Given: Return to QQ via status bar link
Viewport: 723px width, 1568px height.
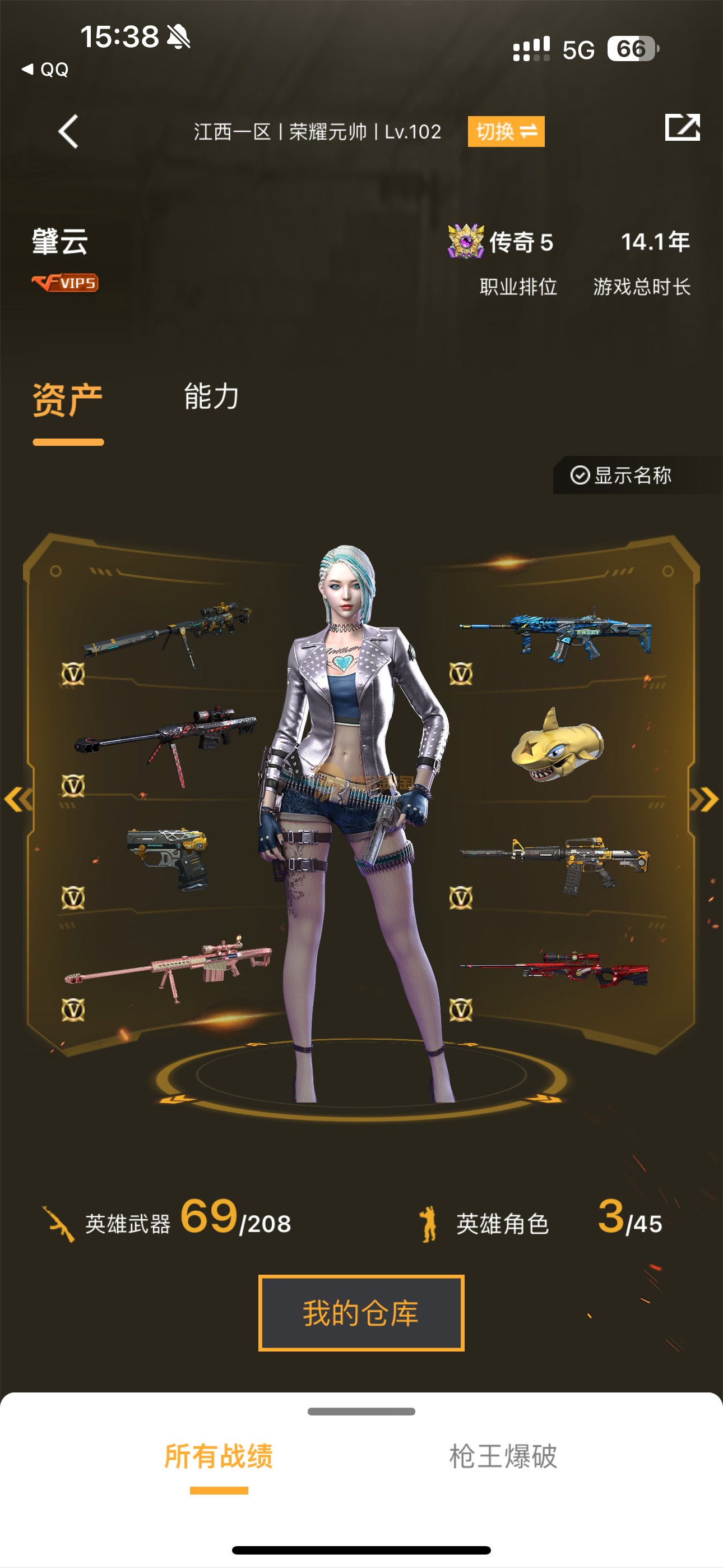Looking at the screenshot, I should click(x=45, y=70).
